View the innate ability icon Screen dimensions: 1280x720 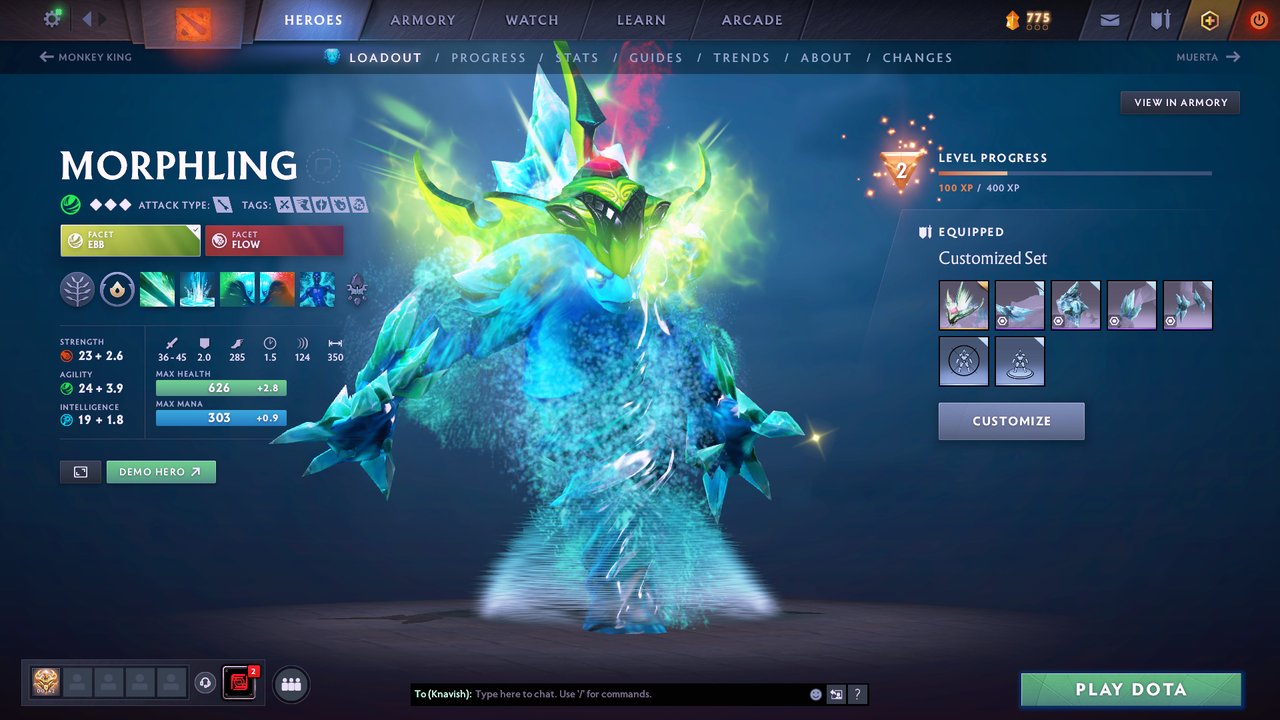click(117, 290)
